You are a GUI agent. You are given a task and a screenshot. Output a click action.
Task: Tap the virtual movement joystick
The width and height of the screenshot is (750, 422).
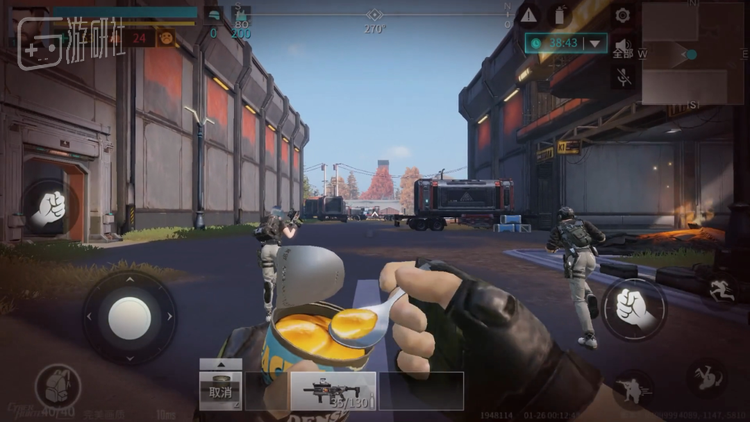pyautogui.click(x=129, y=317)
